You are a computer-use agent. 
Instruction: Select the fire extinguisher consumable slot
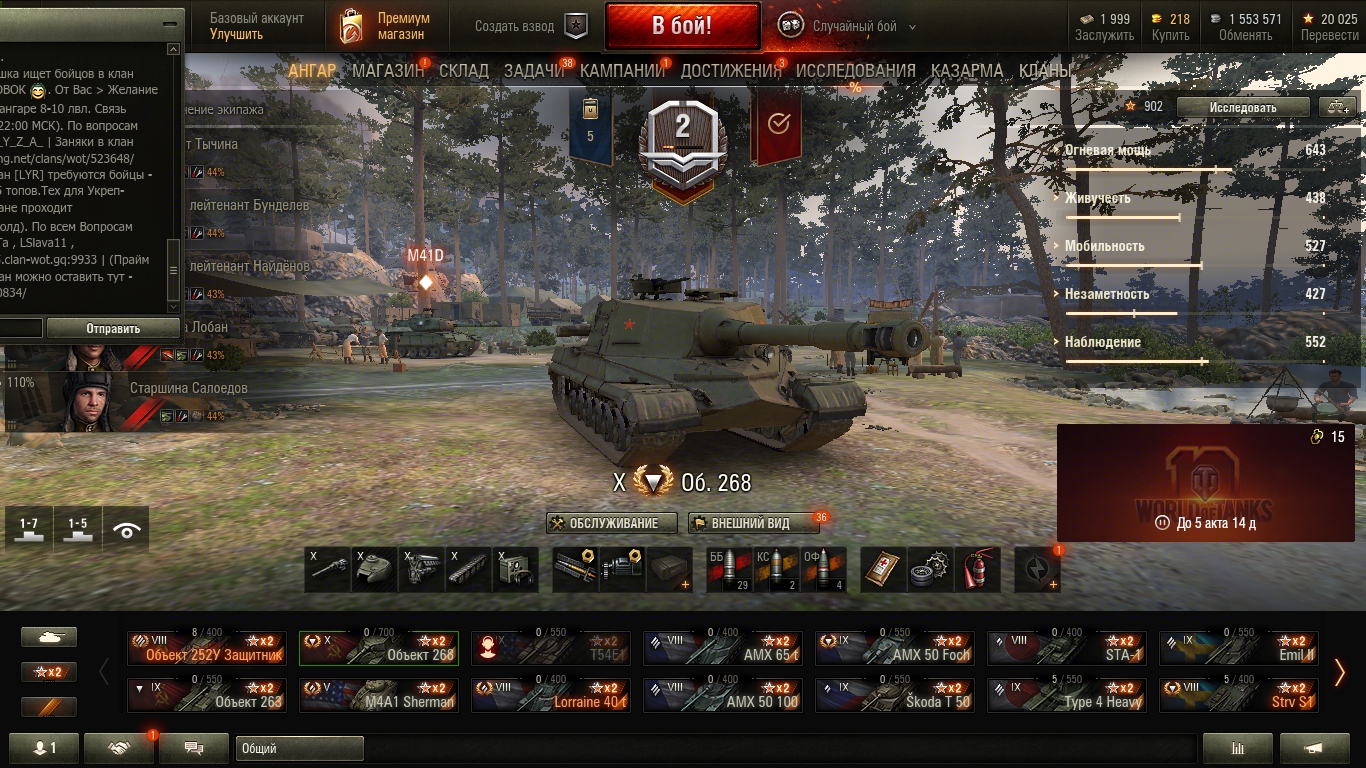coord(977,569)
